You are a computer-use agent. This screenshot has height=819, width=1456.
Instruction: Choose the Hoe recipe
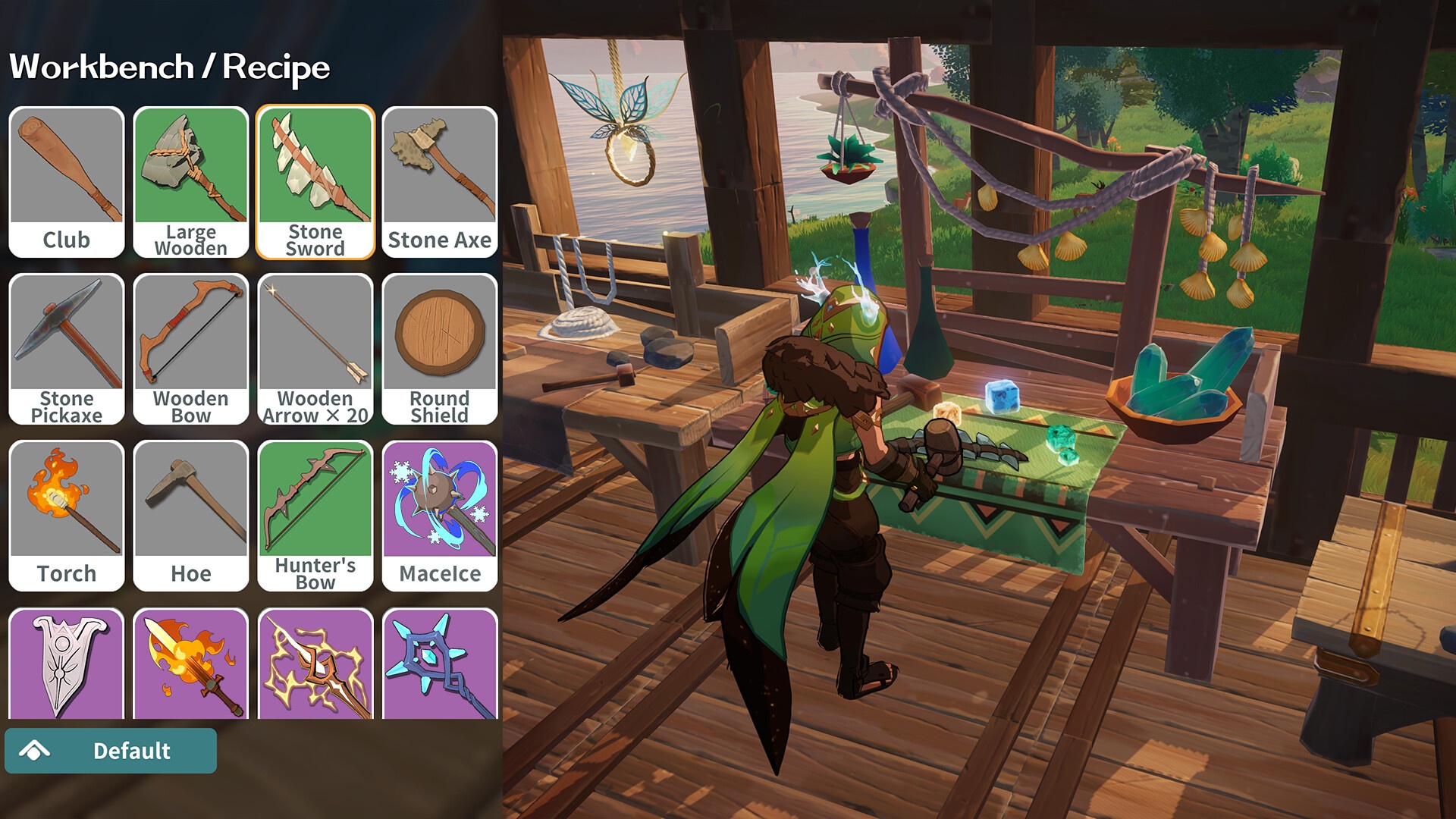[x=191, y=516]
